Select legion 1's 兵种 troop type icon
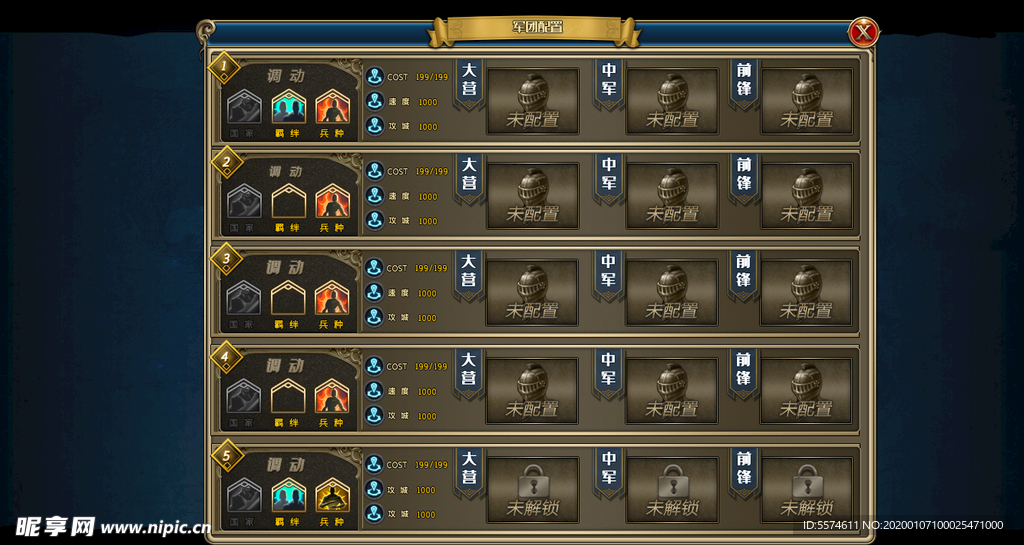 coord(331,107)
